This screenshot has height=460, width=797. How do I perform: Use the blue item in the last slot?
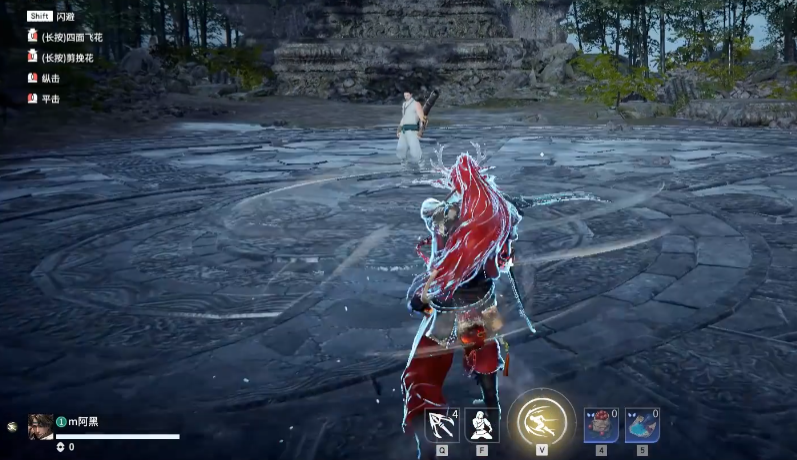(642, 425)
